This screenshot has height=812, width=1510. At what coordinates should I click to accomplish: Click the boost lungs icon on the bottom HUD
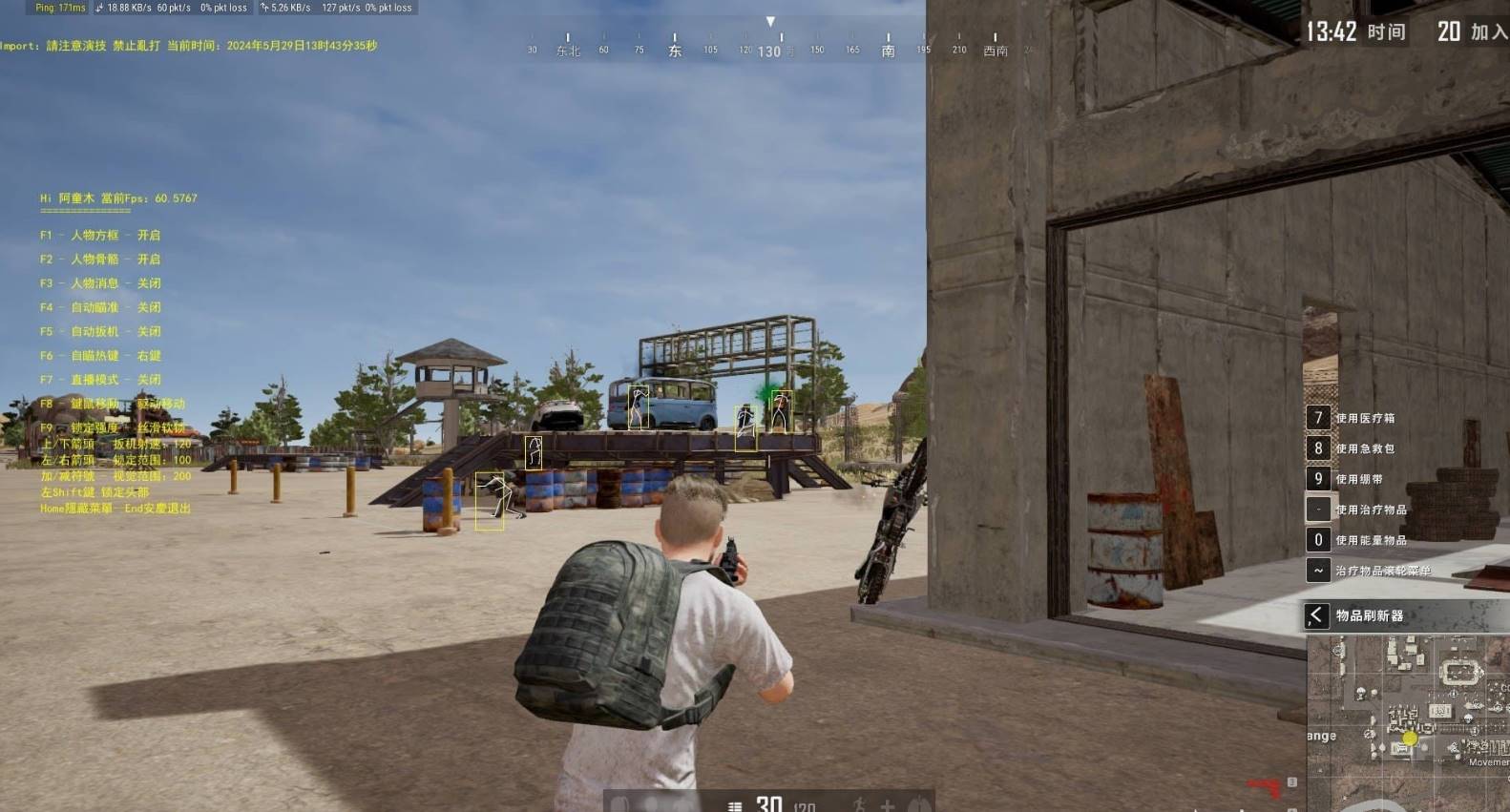click(919, 805)
